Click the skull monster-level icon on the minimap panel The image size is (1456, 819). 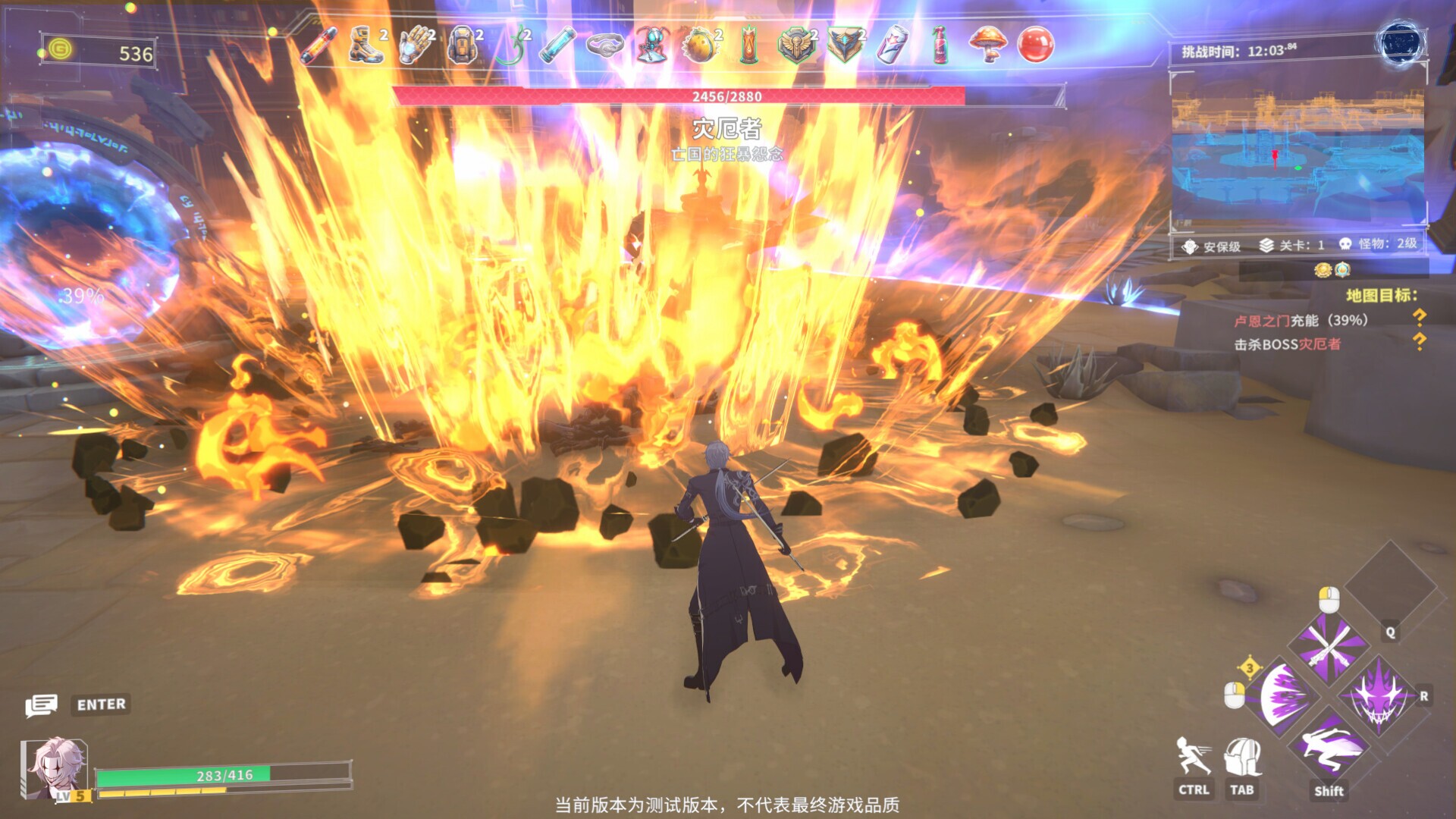click(1346, 245)
